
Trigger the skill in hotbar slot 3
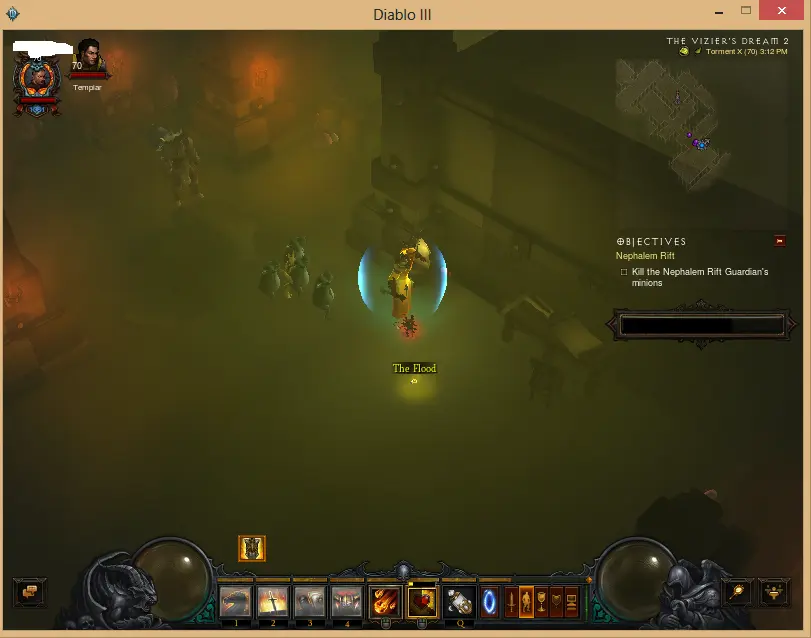point(310,601)
